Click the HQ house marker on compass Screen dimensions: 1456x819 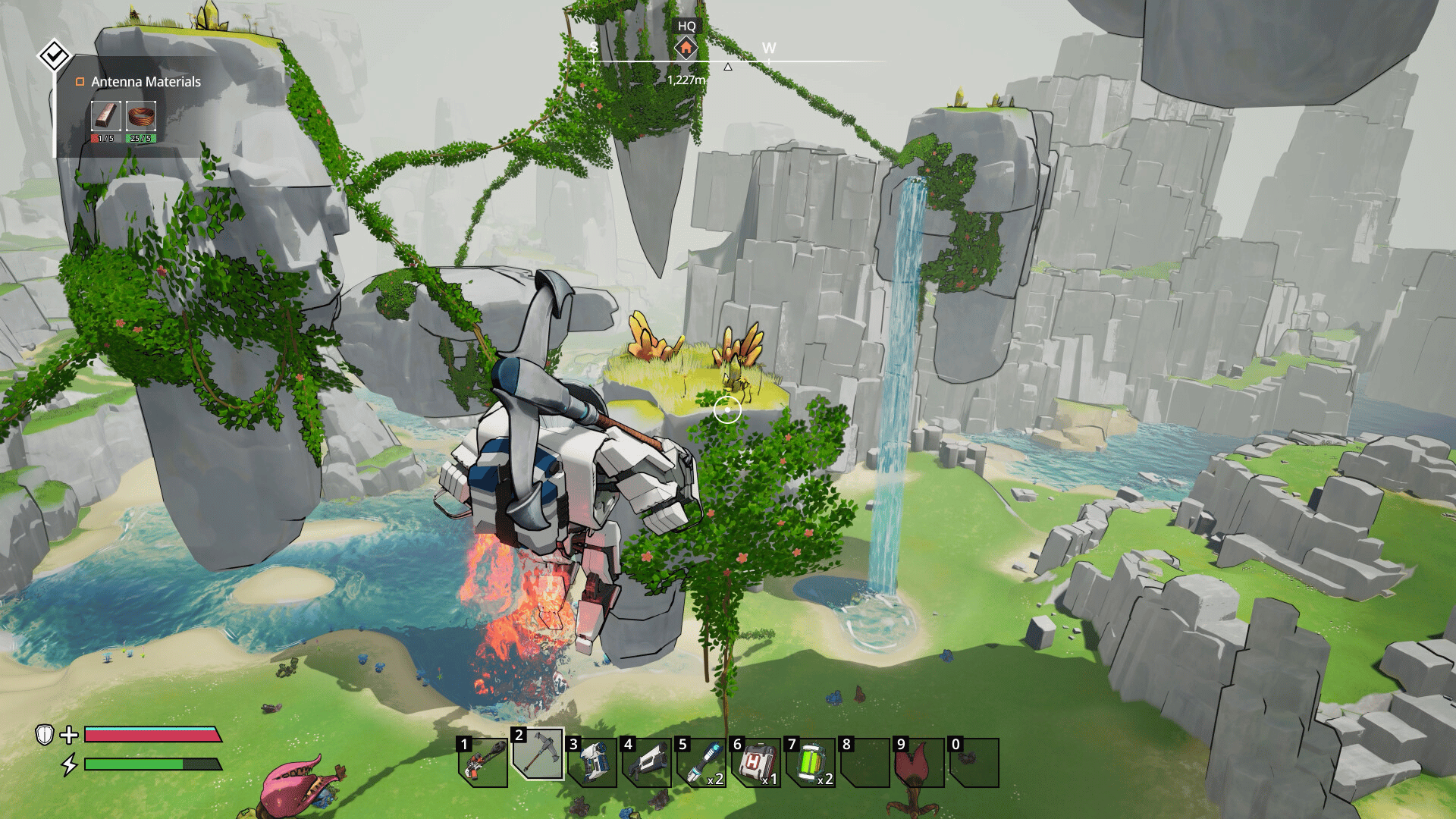(x=686, y=49)
